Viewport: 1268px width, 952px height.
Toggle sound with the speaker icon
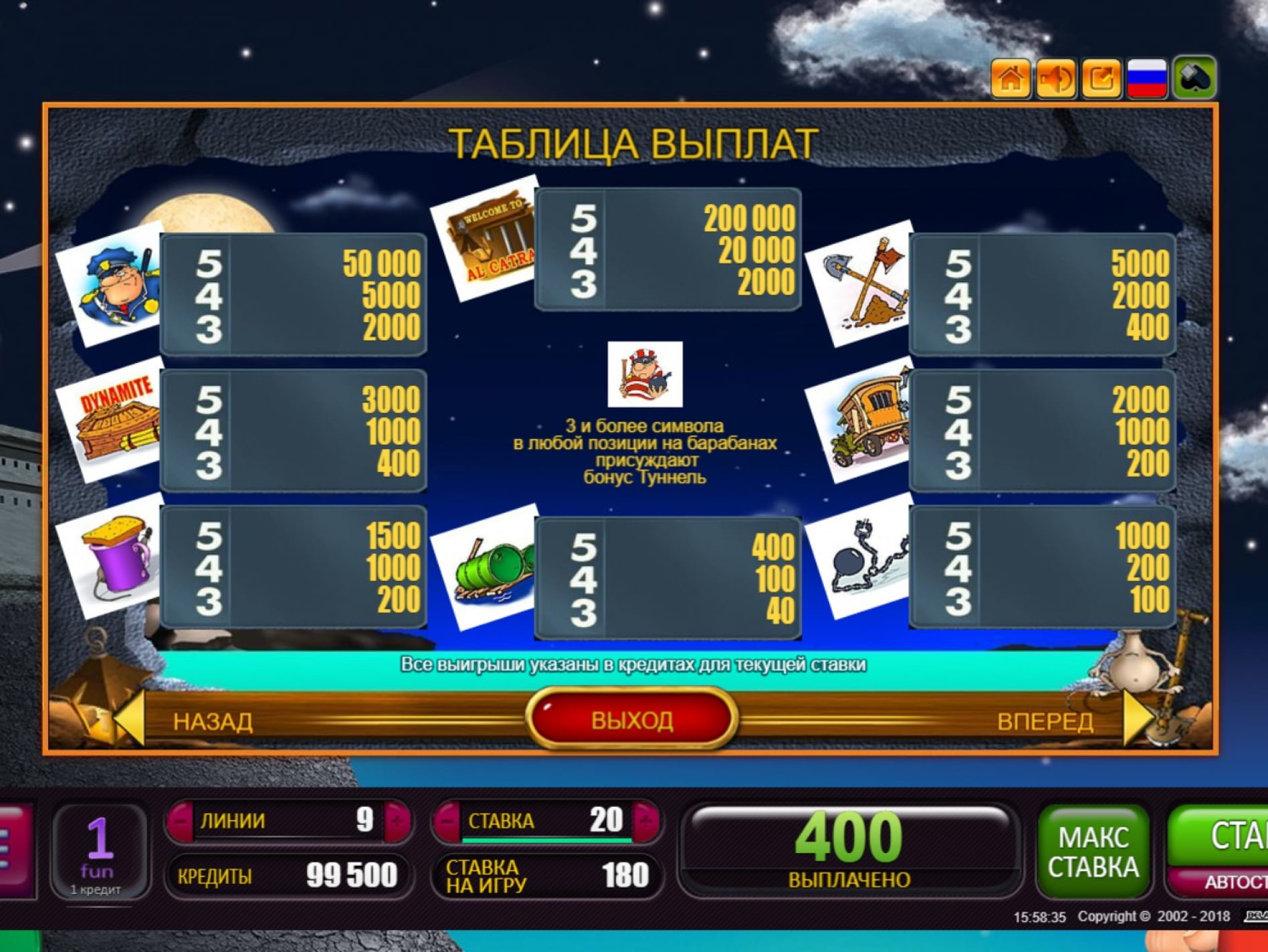(x=1055, y=78)
